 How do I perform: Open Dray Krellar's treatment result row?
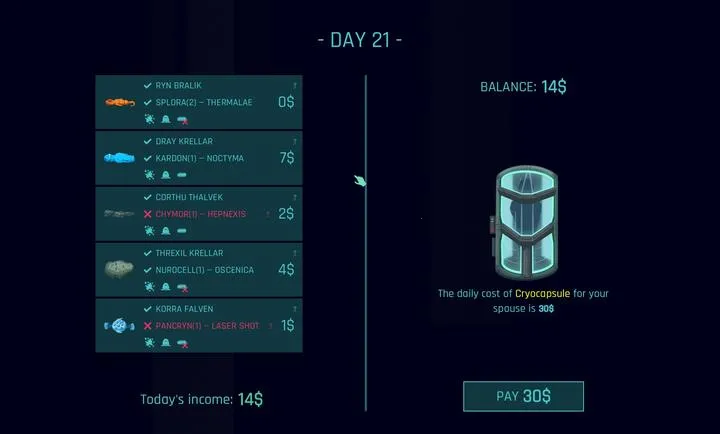[x=198, y=158]
